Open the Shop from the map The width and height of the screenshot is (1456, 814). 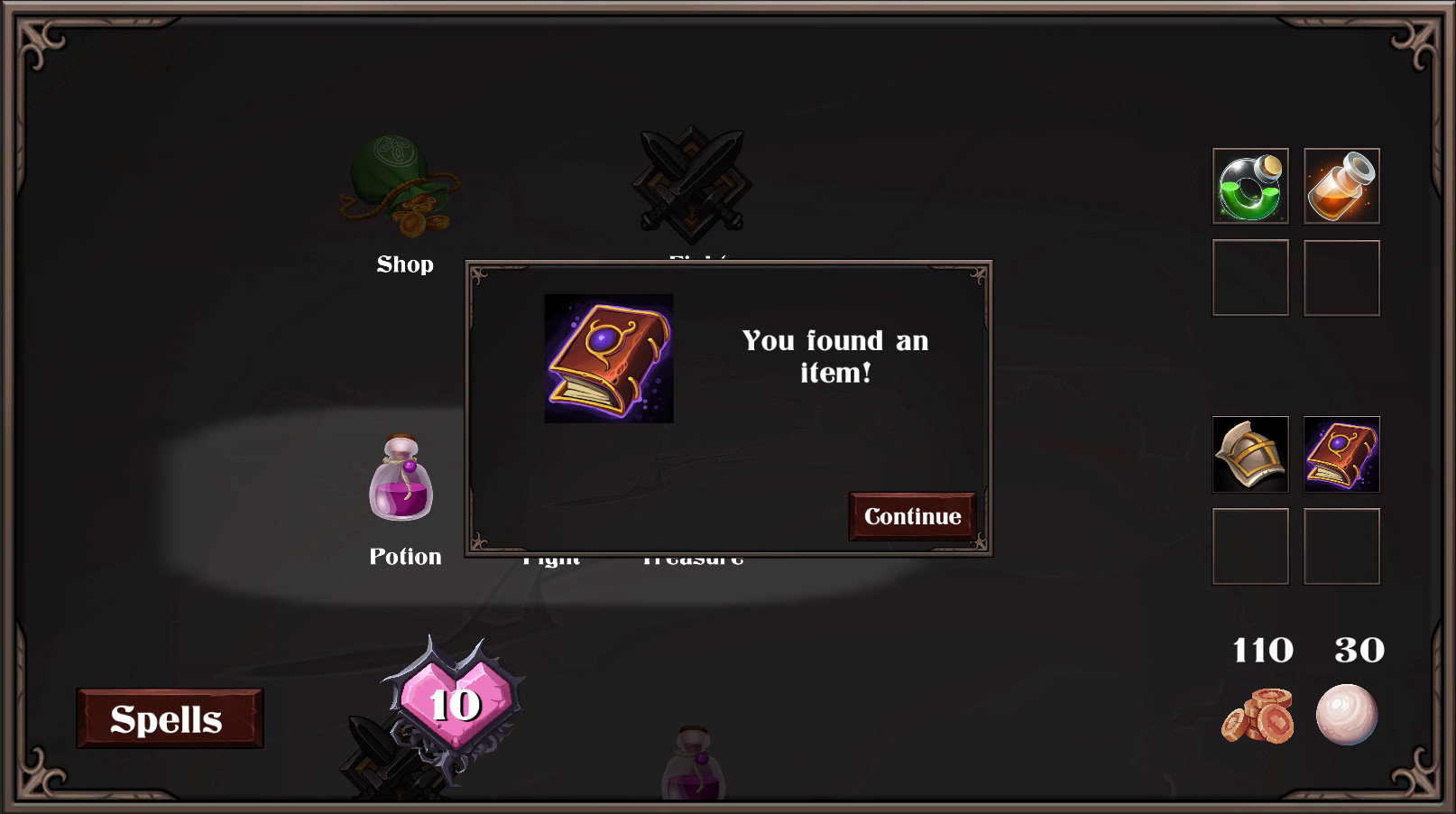[404, 185]
